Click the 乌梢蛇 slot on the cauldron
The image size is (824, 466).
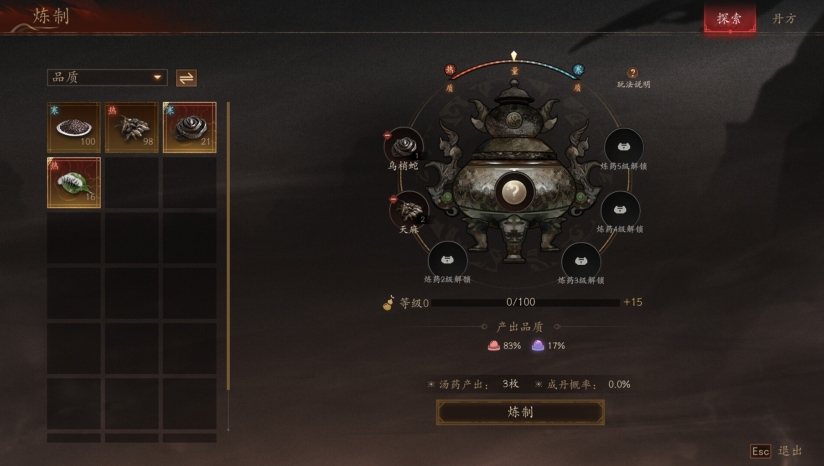point(405,146)
